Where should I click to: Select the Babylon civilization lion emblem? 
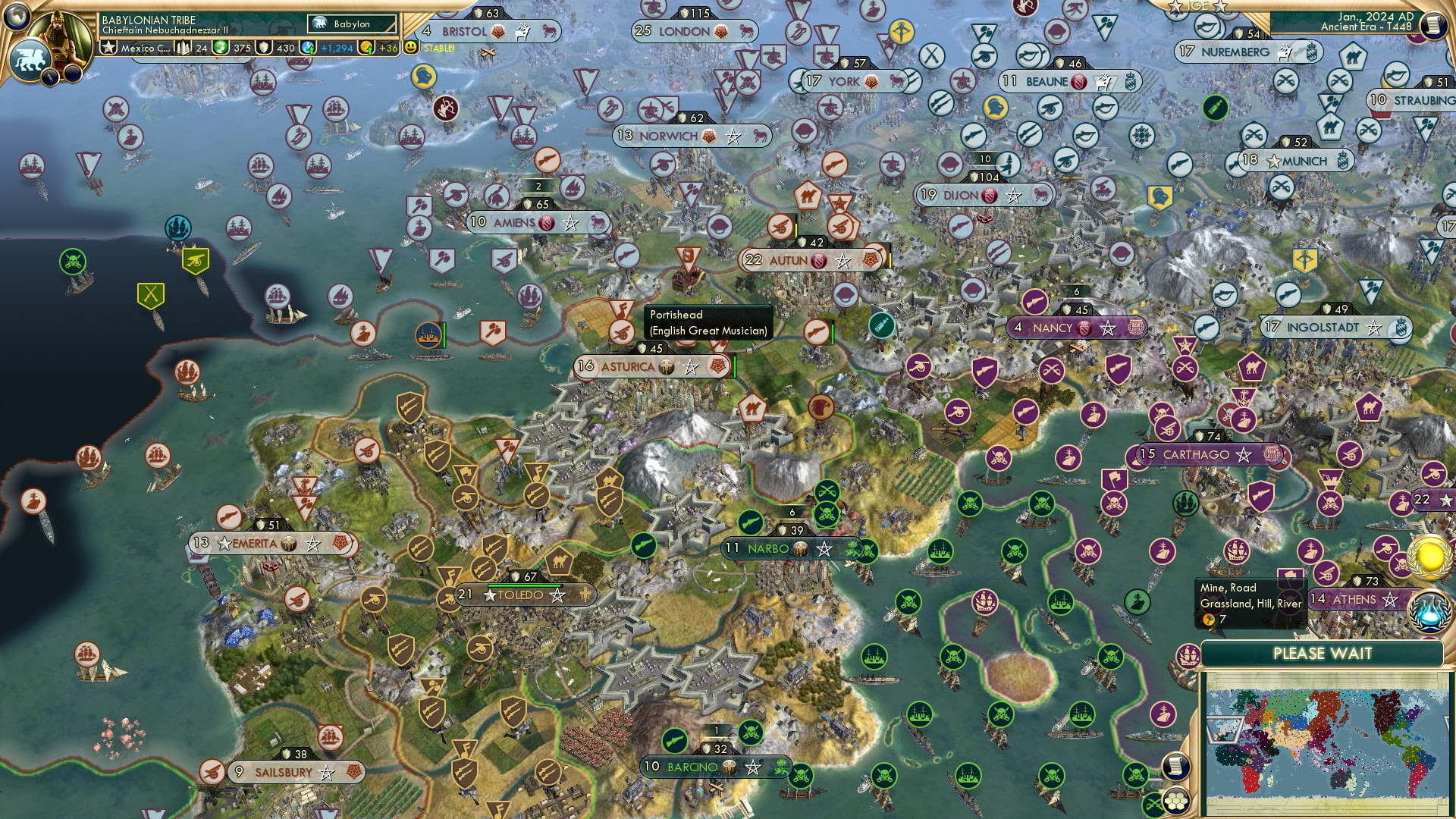(28, 61)
